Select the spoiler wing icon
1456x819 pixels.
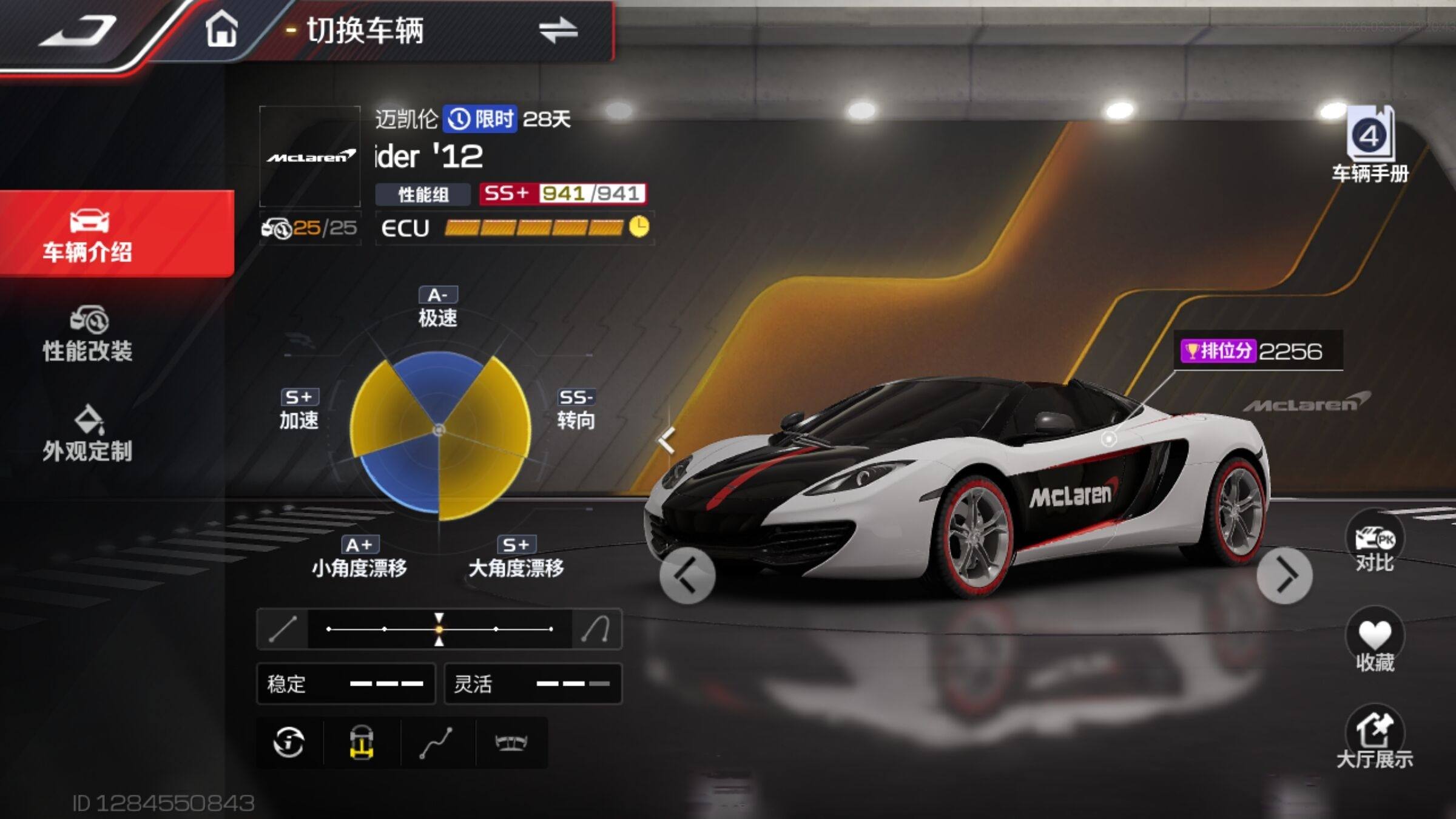[511, 743]
